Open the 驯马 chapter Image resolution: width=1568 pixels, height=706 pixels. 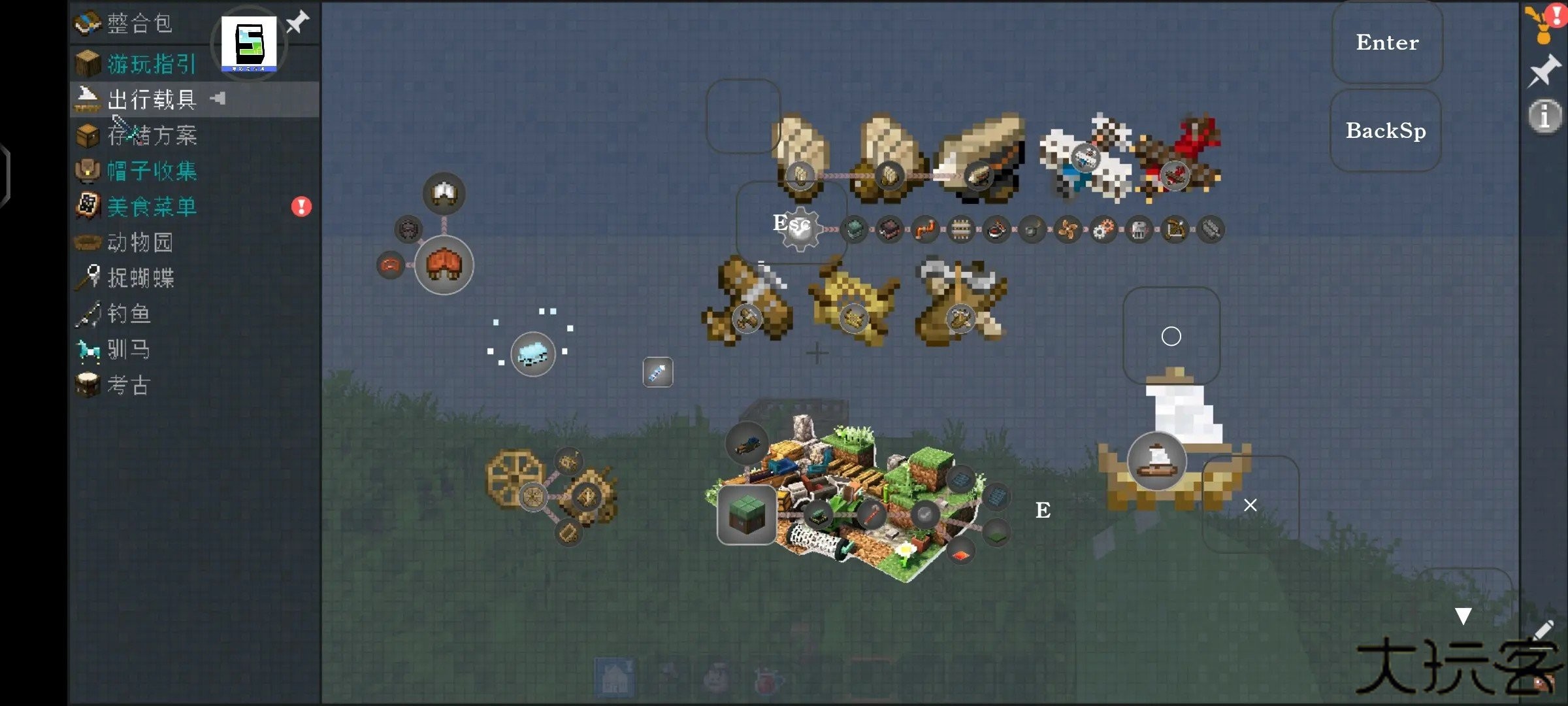click(x=129, y=350)
